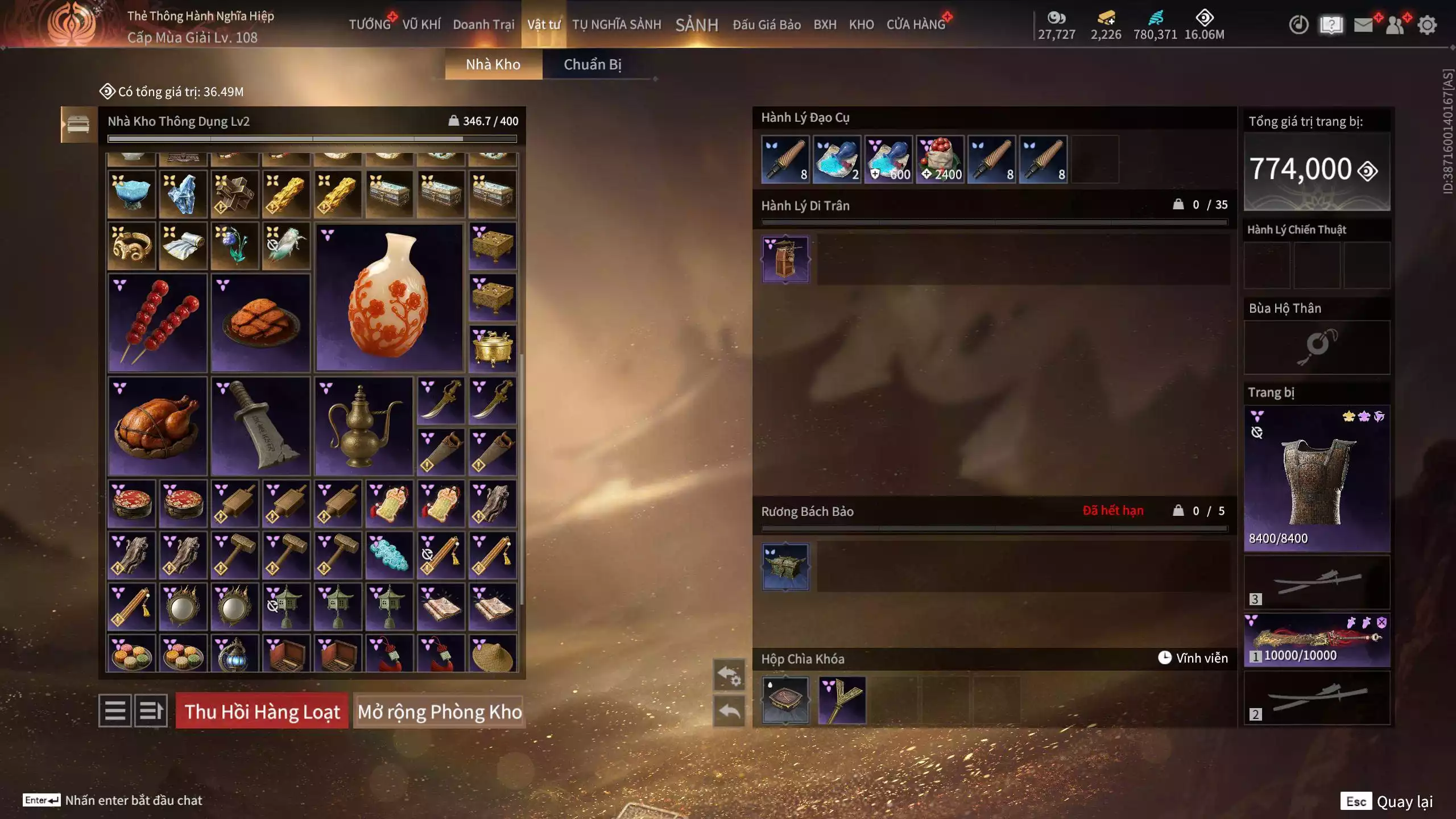This screenshot has height=819, width=1456.
Task: Select the brass teapot item
Action: pos(363,426)
